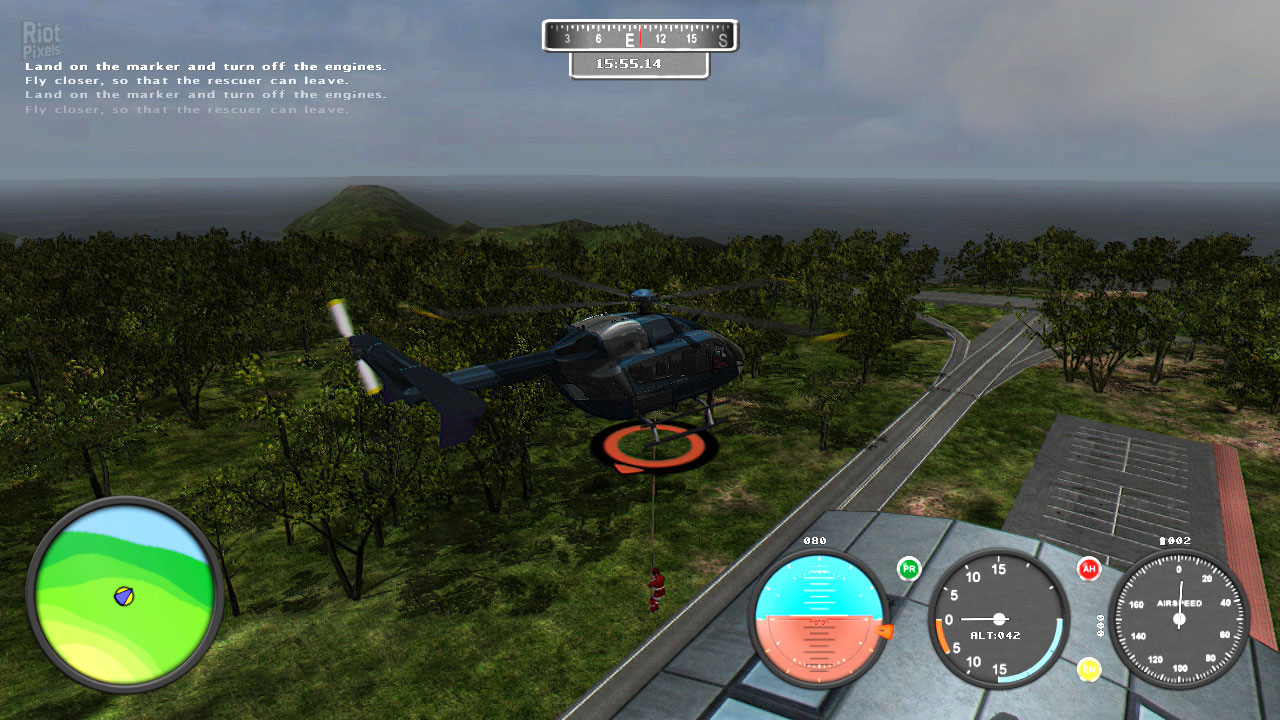This screenshot has width=1280, height=720.
Task: Toggle the green PR indicator light
Action: [x=909, y=569]
